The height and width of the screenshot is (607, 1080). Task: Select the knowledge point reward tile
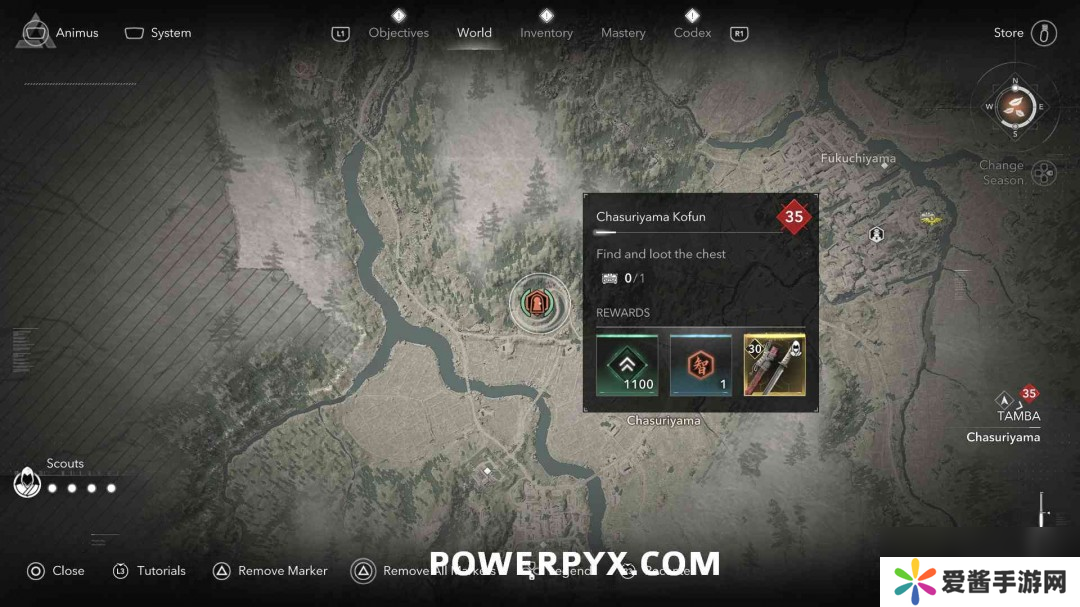(700, 365)
